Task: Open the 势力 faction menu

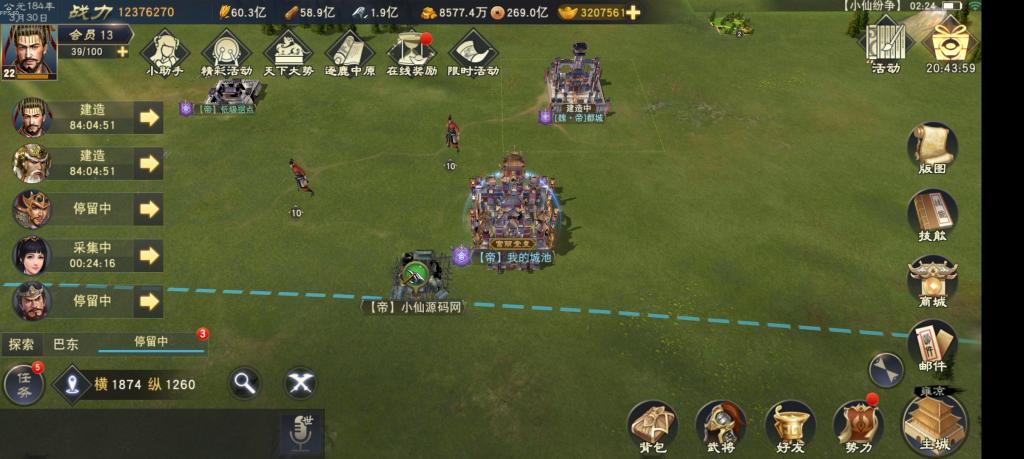Action: point(857,427)
